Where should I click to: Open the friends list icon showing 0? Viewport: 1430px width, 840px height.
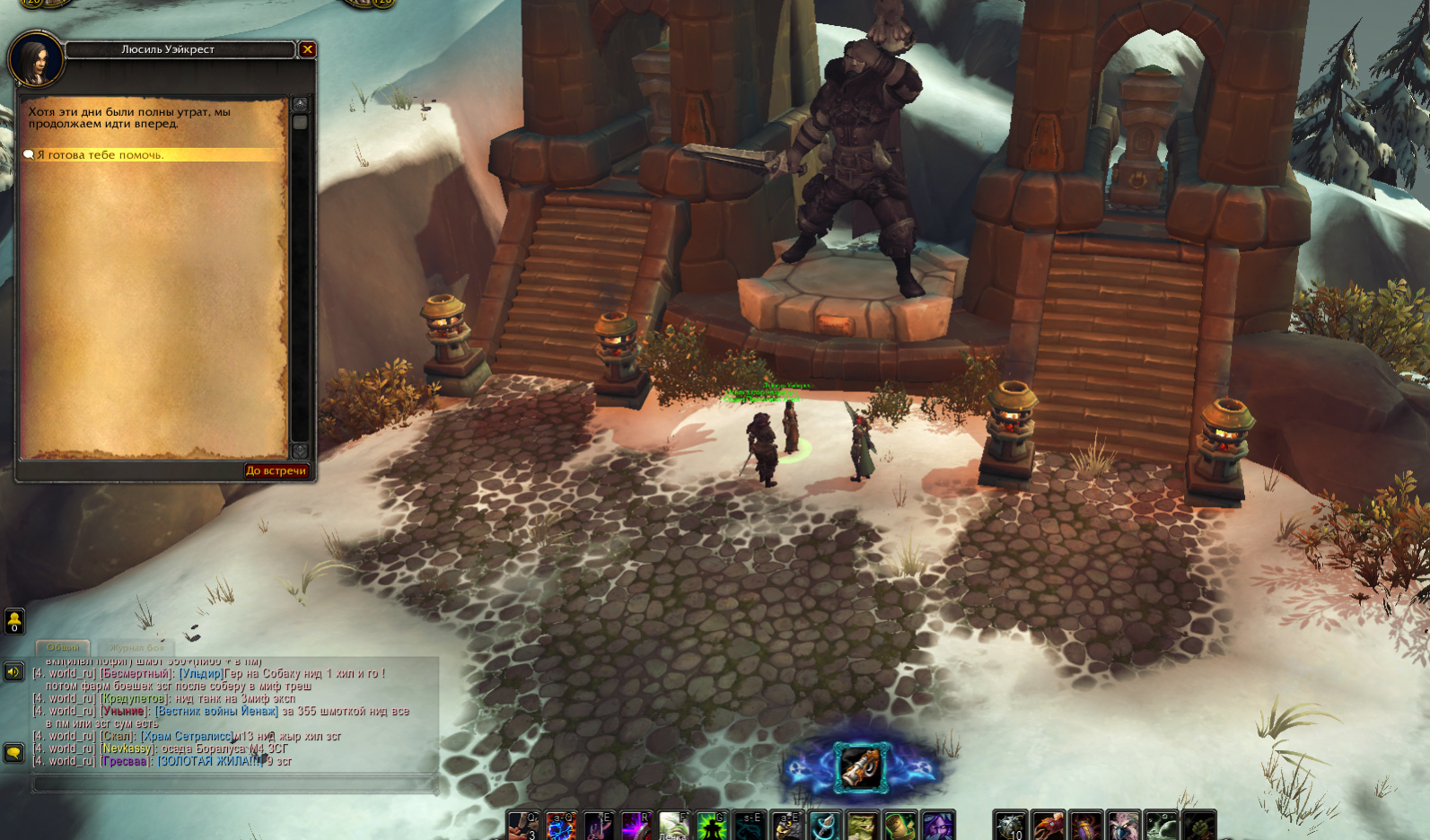(14, 620)
